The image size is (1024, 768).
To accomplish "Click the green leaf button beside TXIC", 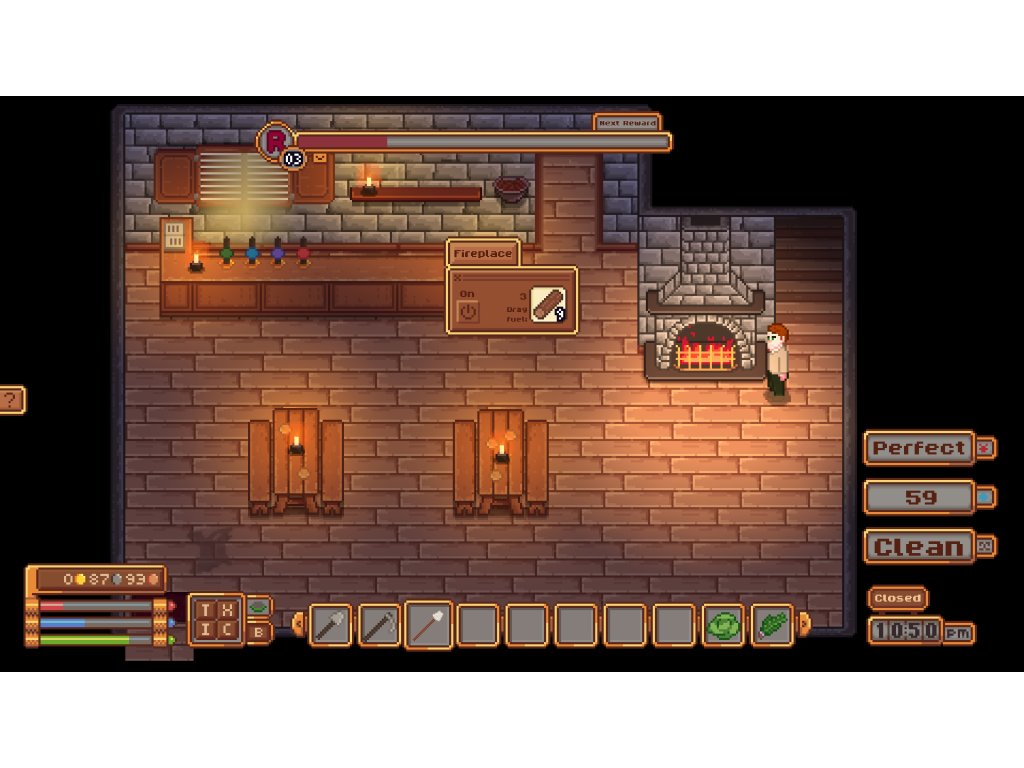I will [x=258, y=606].
